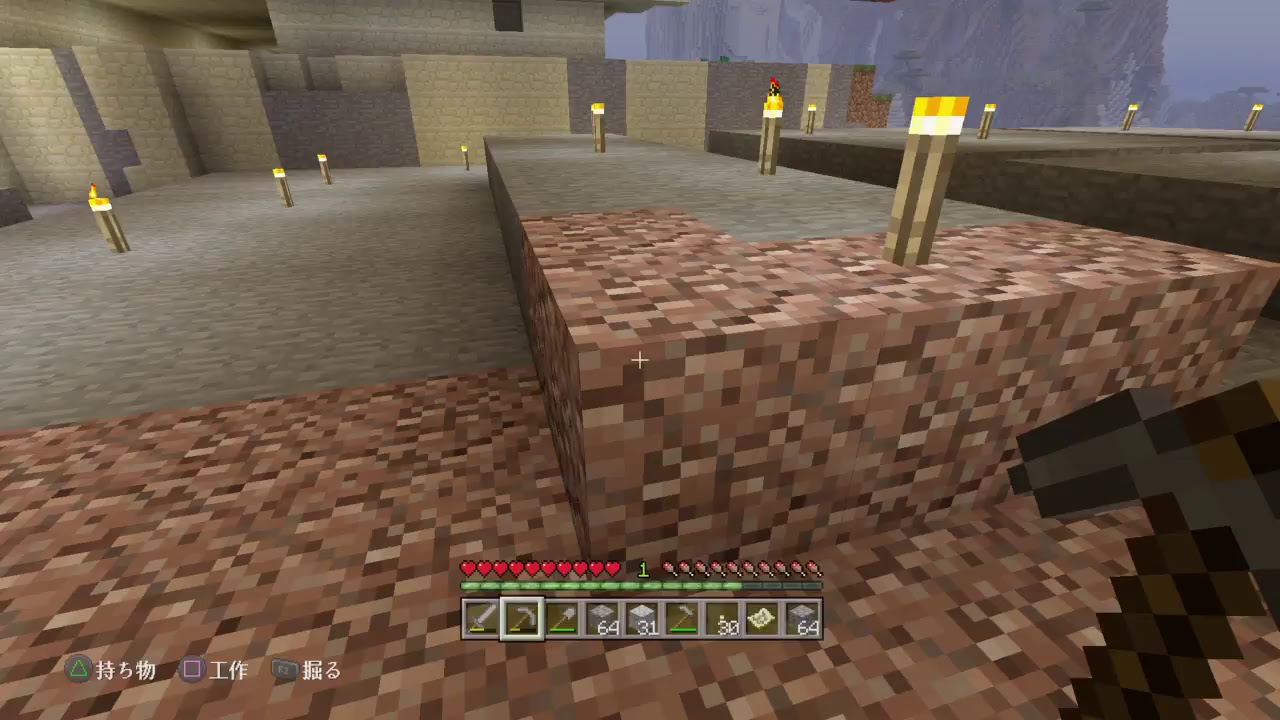Select the stack of 31 stone blocks

[x=645, y=620]
